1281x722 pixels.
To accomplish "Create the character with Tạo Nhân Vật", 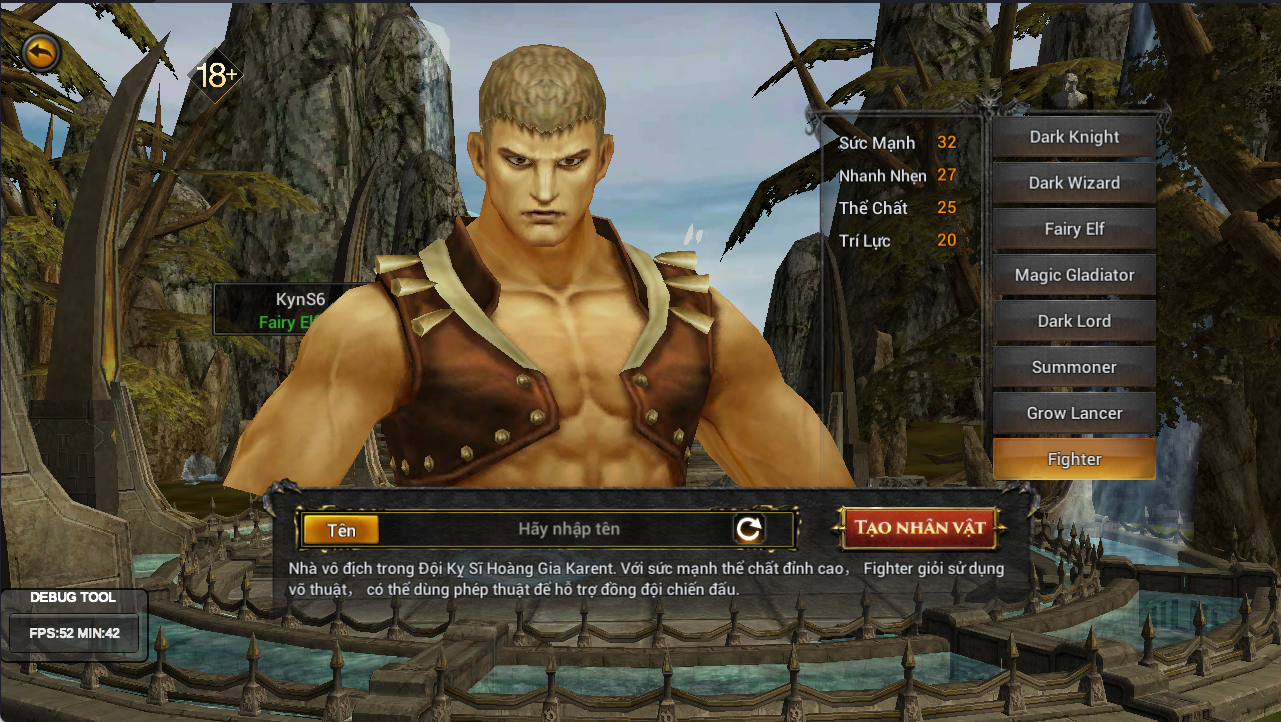I will pyautogui.click(x=919, y=528).
